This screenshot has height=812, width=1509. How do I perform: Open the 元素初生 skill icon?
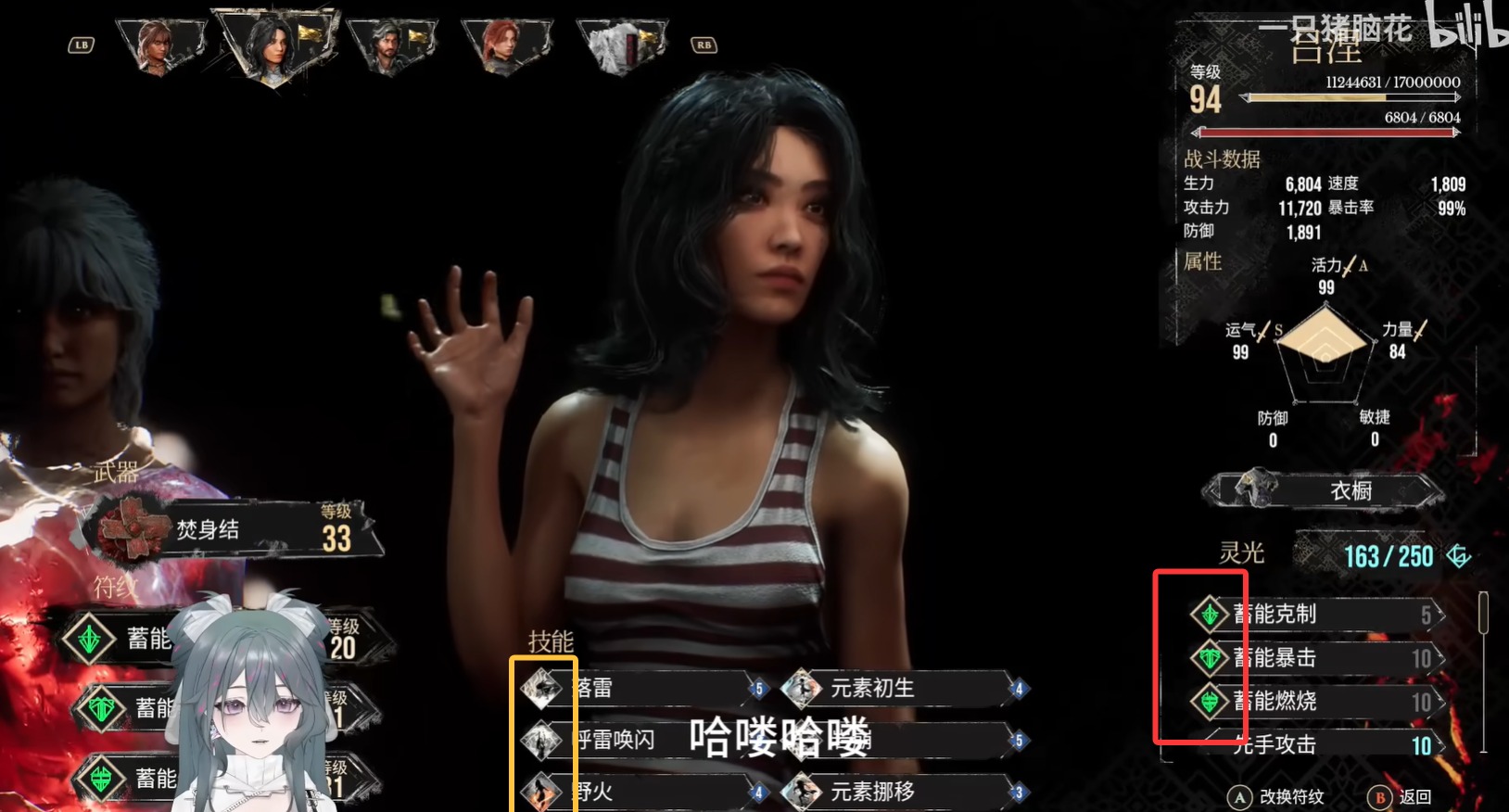coord(803,688)
